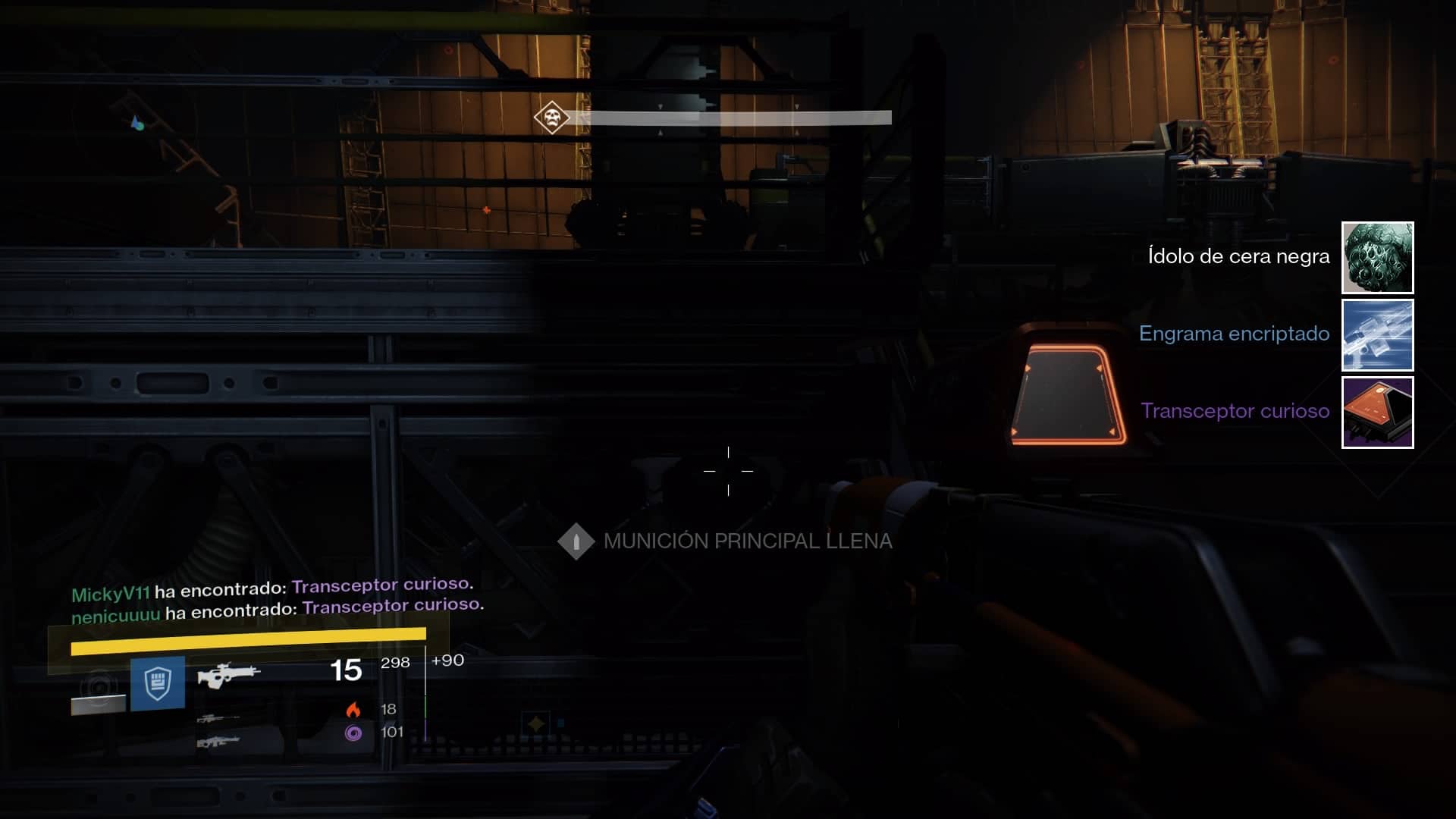The width and height of the screenshot is (1456, 819).
Task: Select the blue shield class ability icon
Action: (x=158, y=683)
